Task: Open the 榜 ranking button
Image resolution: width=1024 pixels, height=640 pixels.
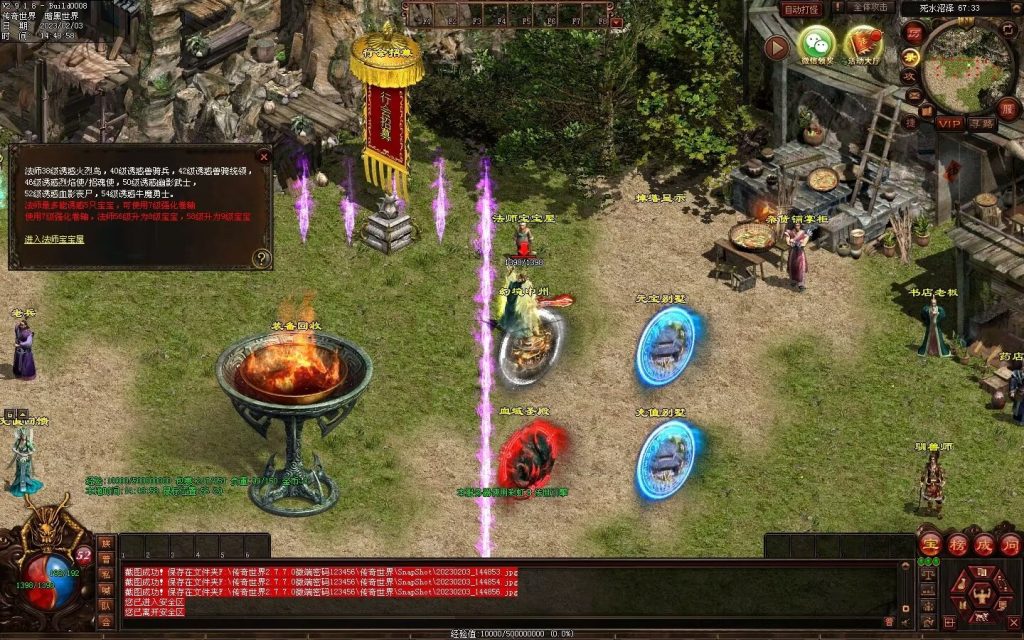Action: (x=957, y=544)
